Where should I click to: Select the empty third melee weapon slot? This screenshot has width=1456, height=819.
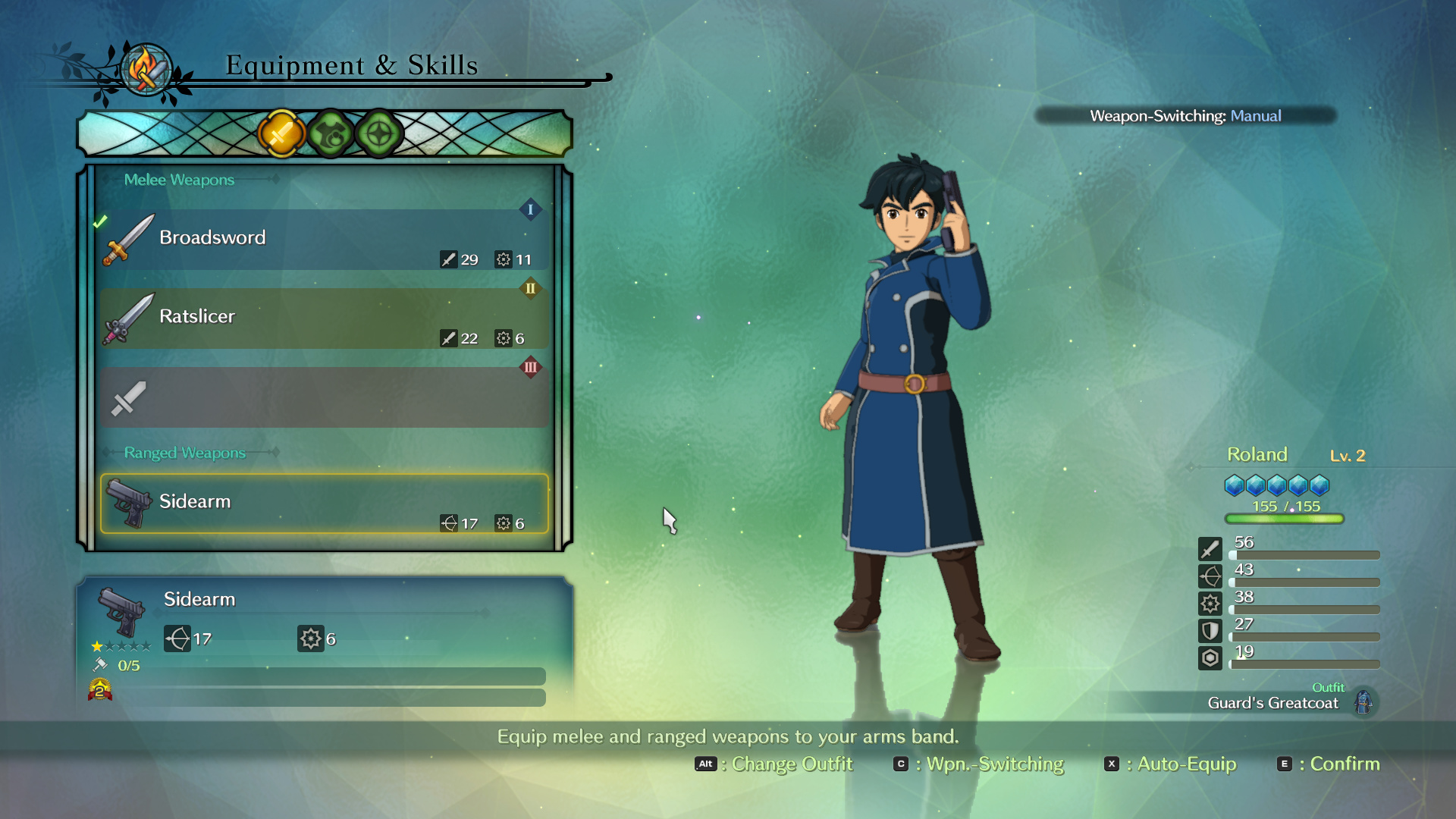coord(324,397)
